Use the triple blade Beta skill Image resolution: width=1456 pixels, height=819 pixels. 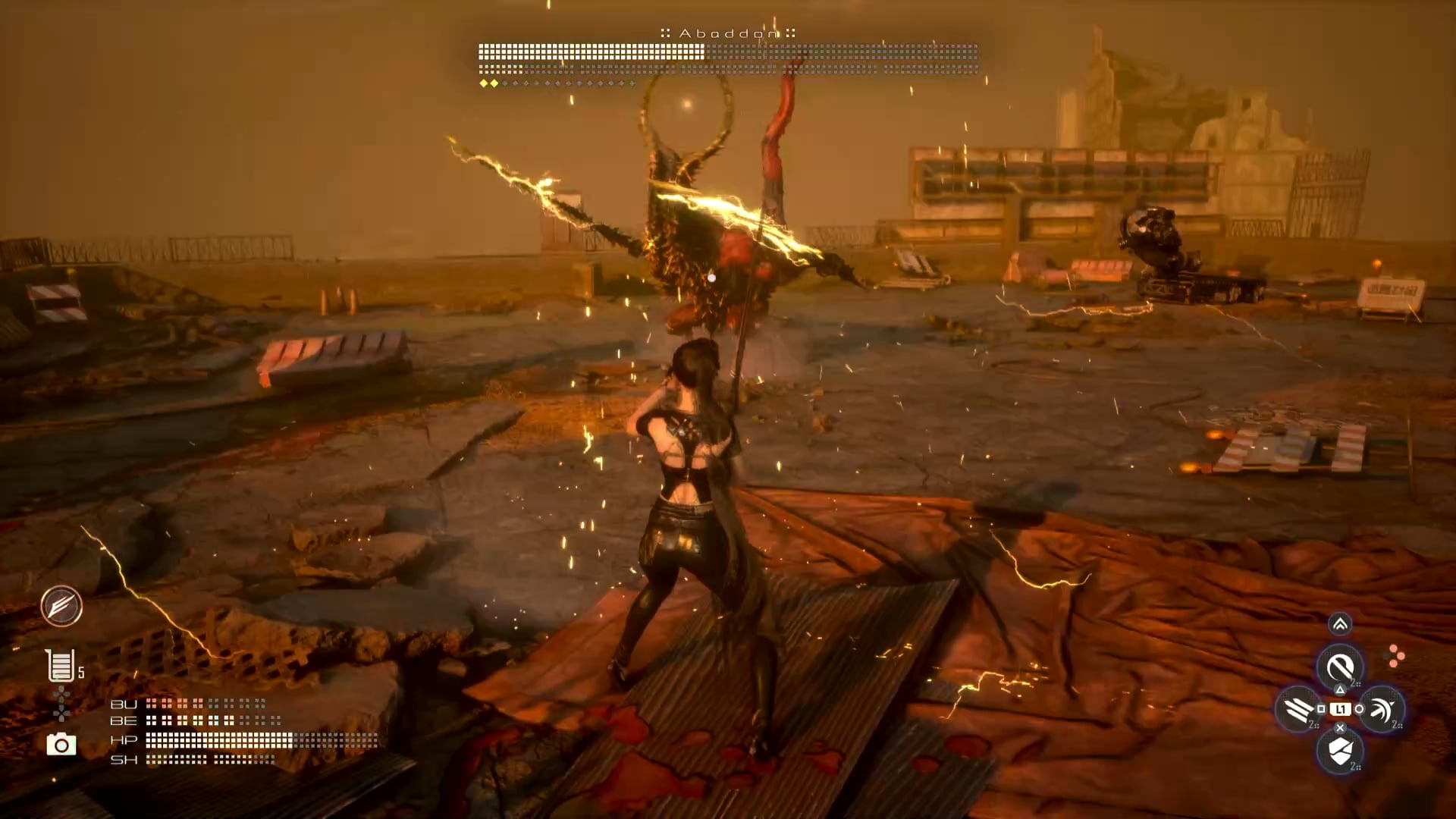pyautogui.click(x=1298, y=710)
